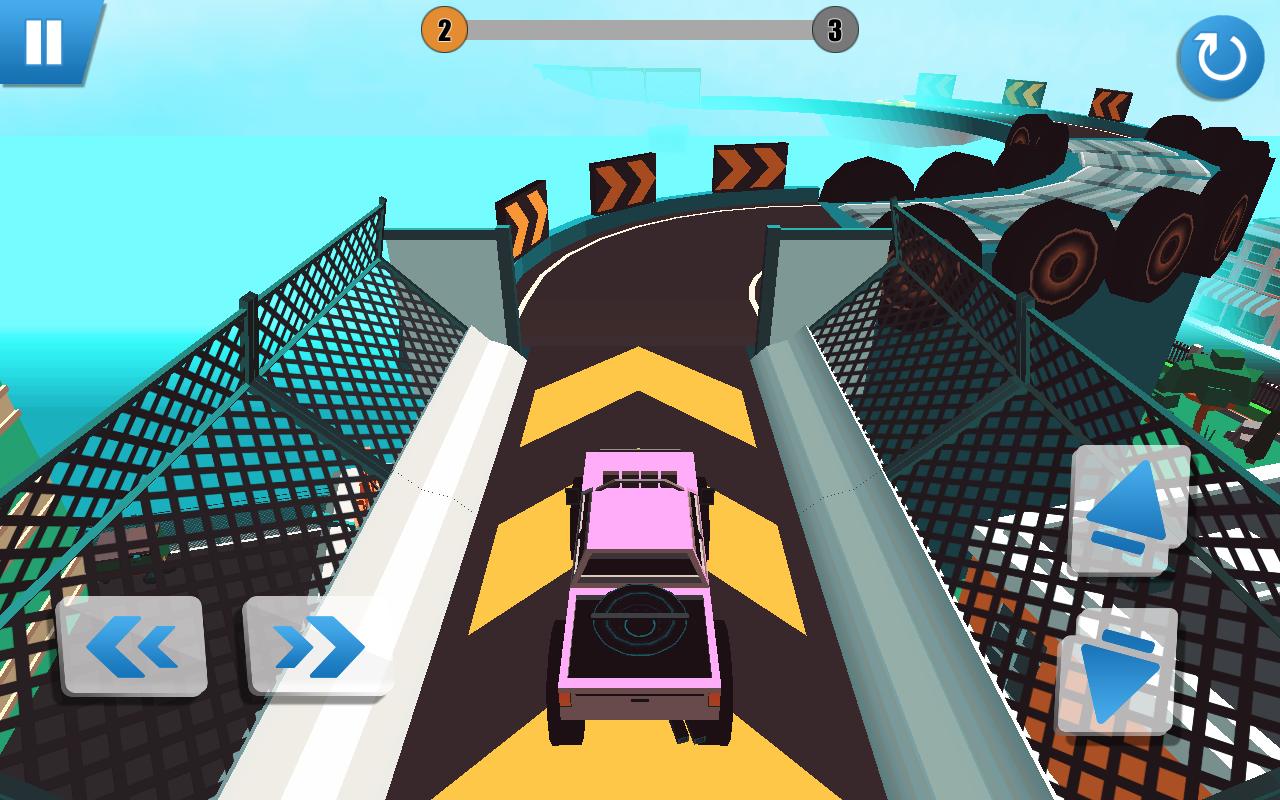
Task: Restart the level with the circular arrow
Action: coord(1220,56)
